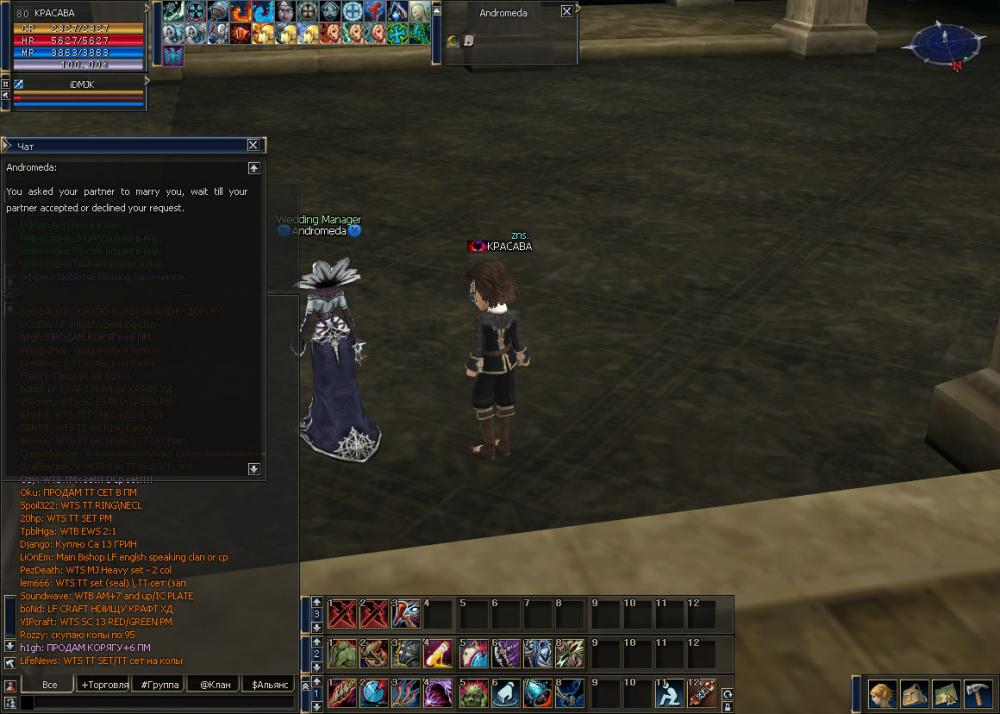Toggle the shortcut bar lock button

[x=727, y=705]
